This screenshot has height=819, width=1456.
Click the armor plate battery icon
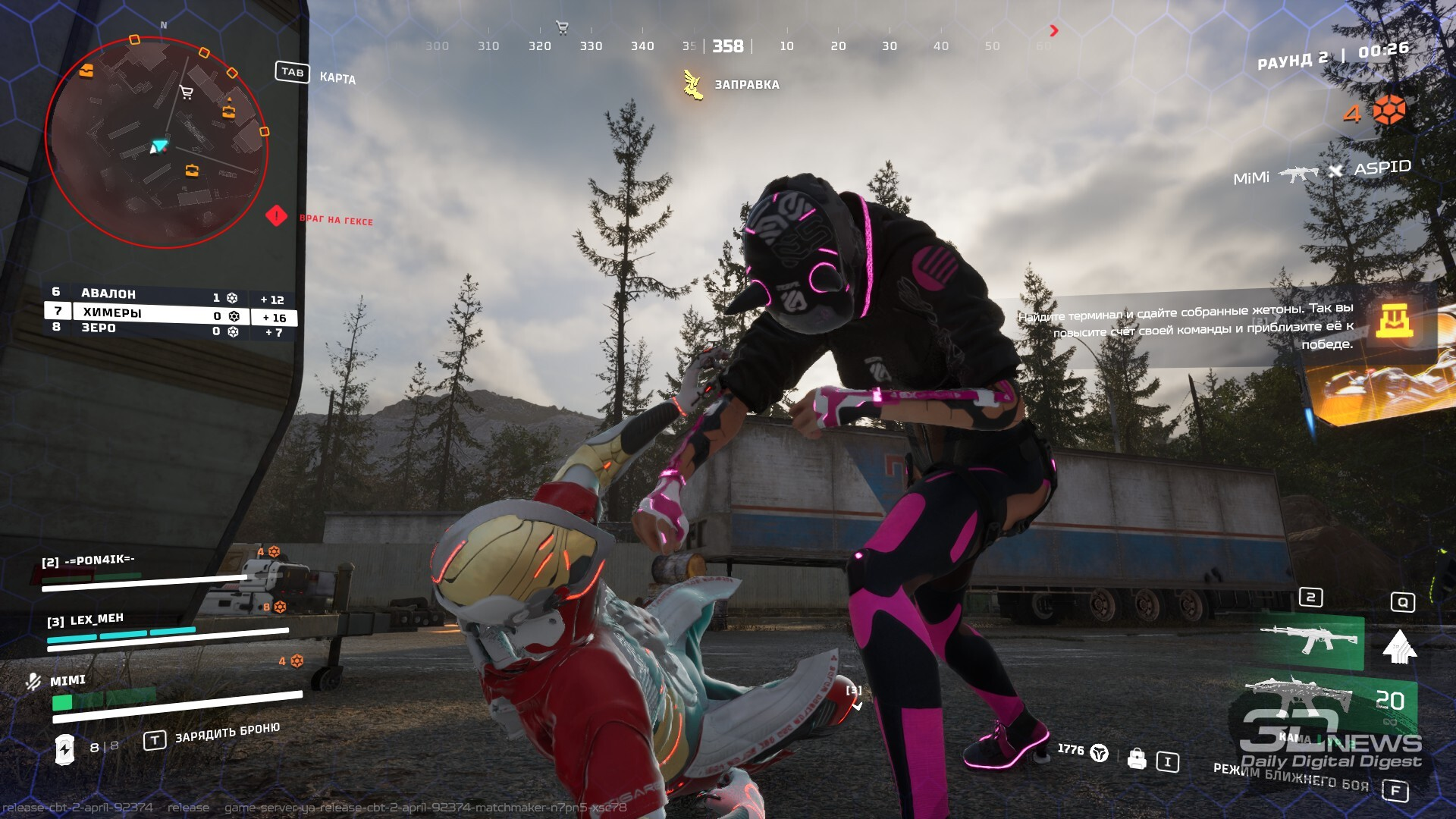pyautogui.click(x=65, y=749)
